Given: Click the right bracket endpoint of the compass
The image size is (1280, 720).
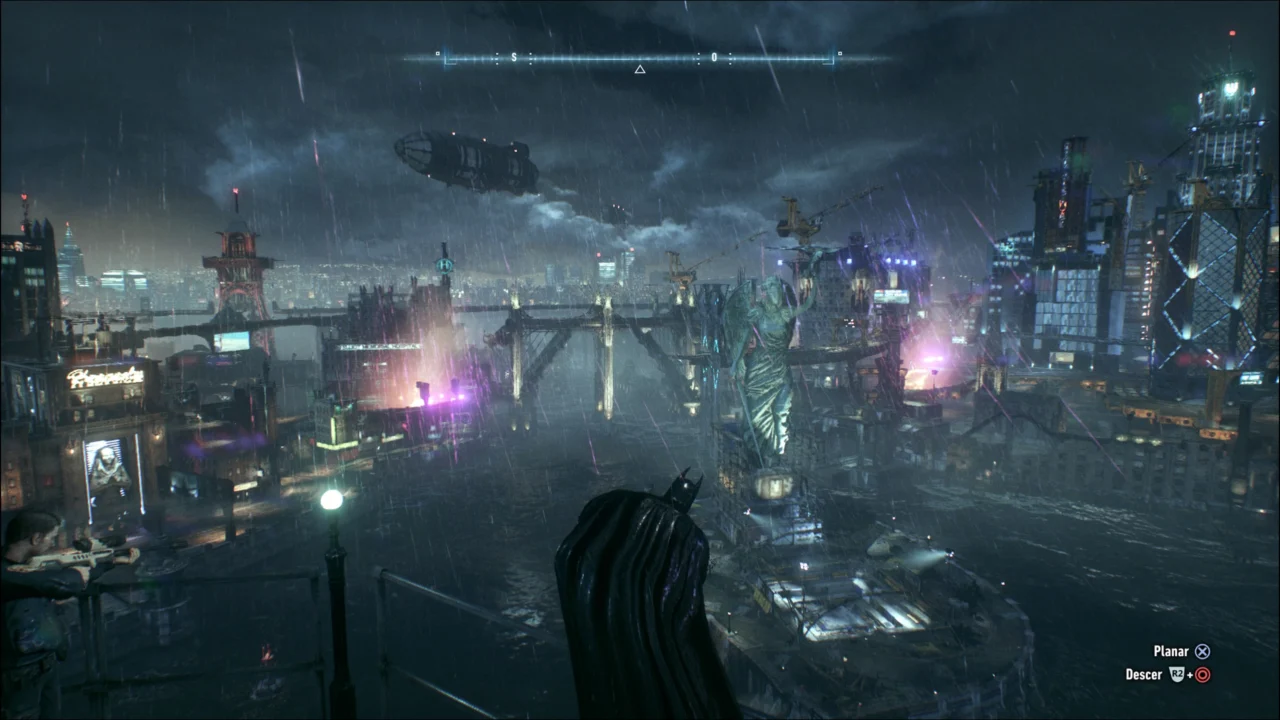Looking at the screenshot, I should pyautogui.click(x=831, y=58).
